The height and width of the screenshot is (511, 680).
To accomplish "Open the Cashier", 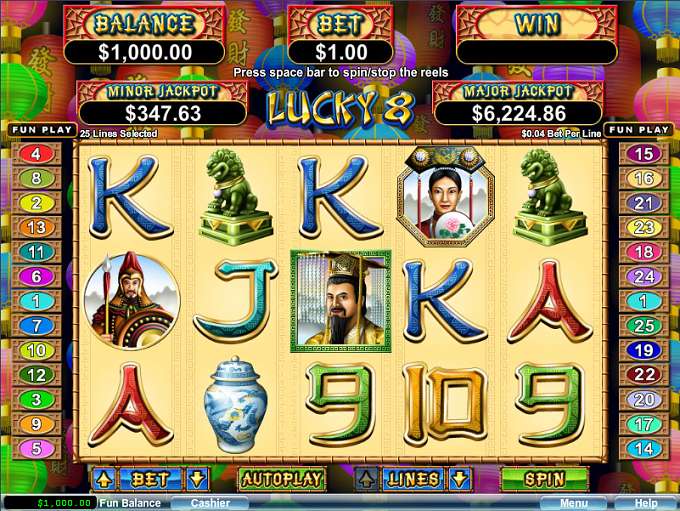I will click(209, 503).
